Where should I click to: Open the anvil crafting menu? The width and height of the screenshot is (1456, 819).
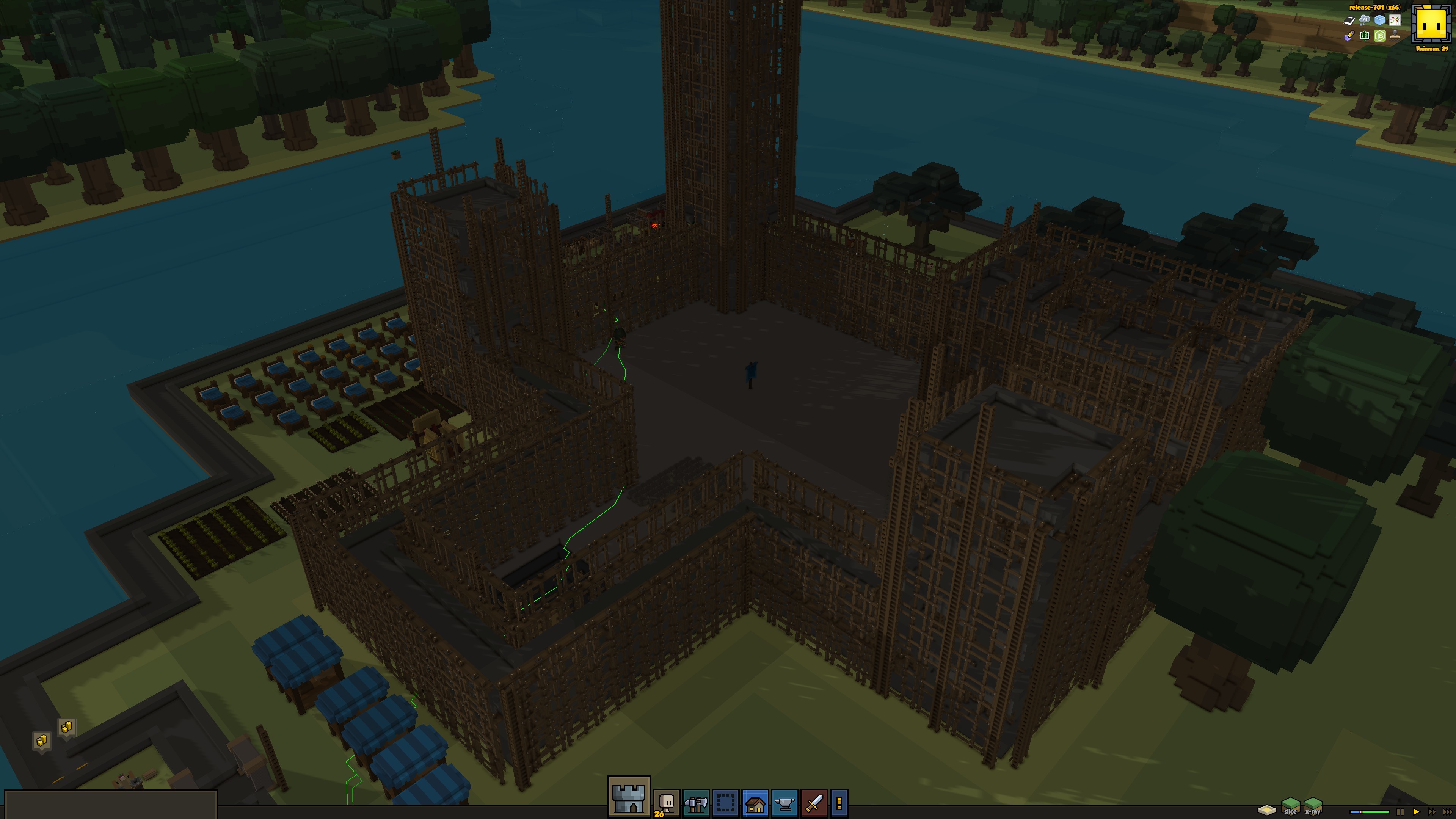point(784,803)
